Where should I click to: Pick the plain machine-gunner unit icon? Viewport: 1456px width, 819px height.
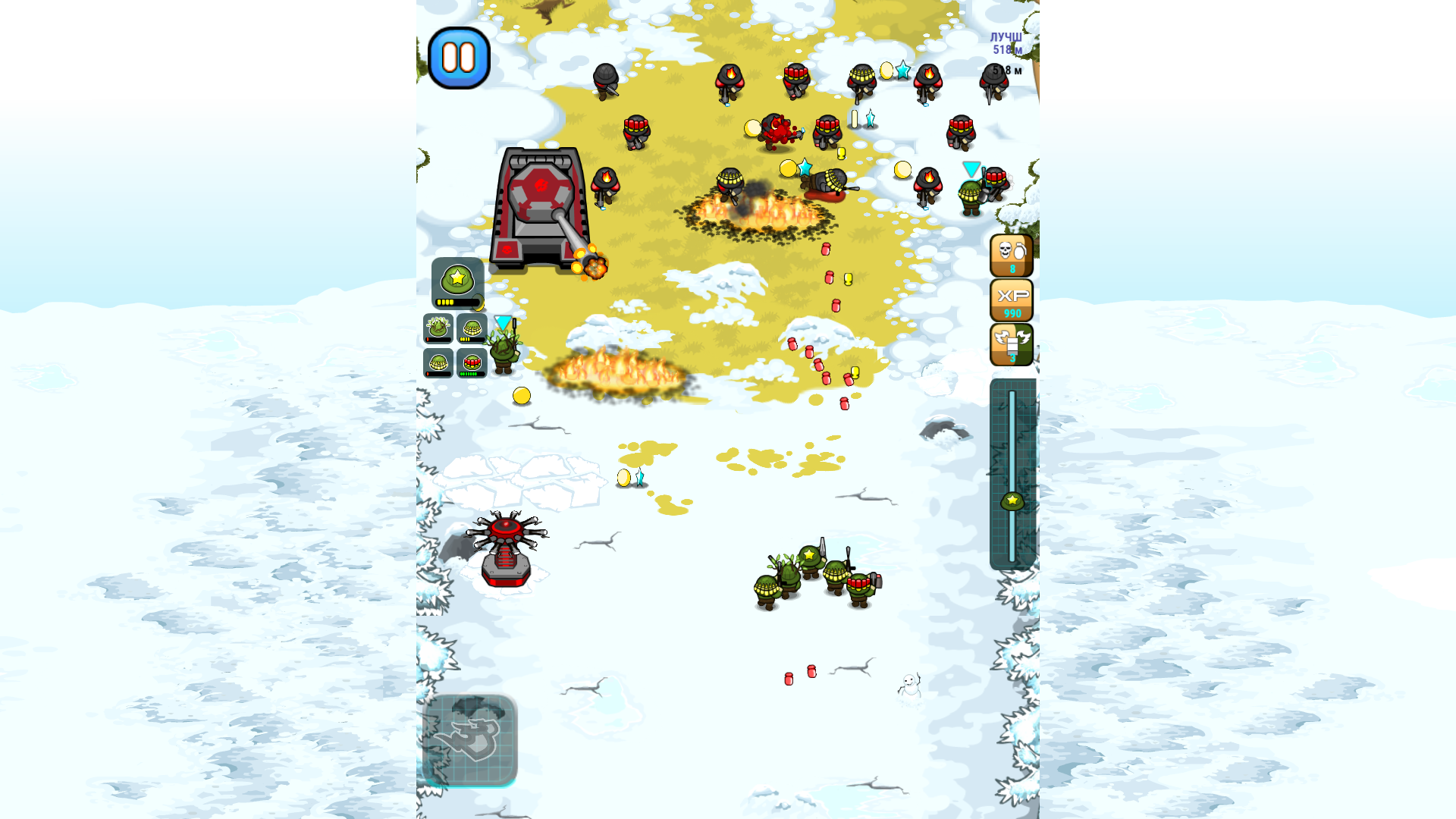point(438,362)
